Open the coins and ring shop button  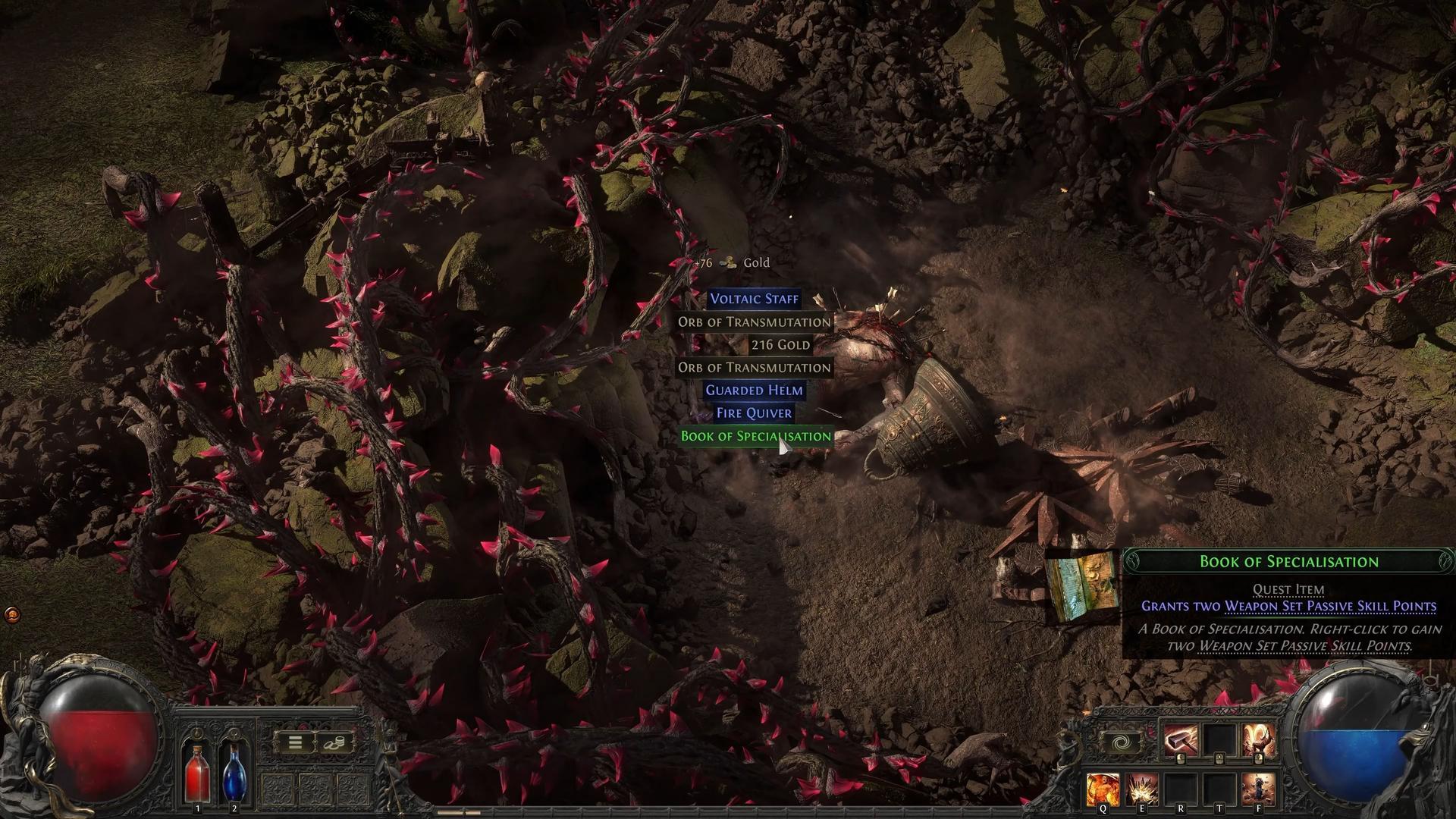tap(334, 743)
